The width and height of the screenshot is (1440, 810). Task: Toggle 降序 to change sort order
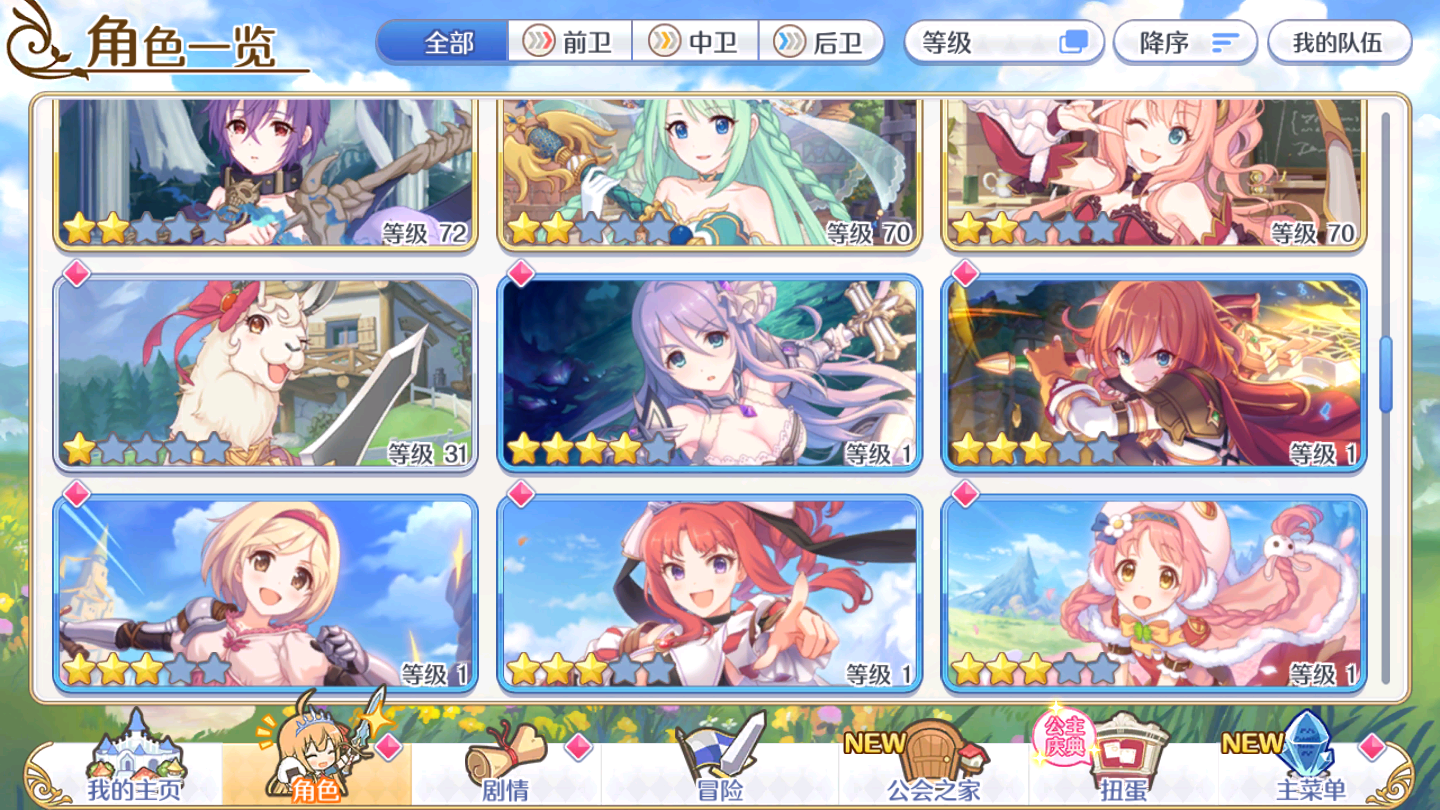tap(1185, 42)
